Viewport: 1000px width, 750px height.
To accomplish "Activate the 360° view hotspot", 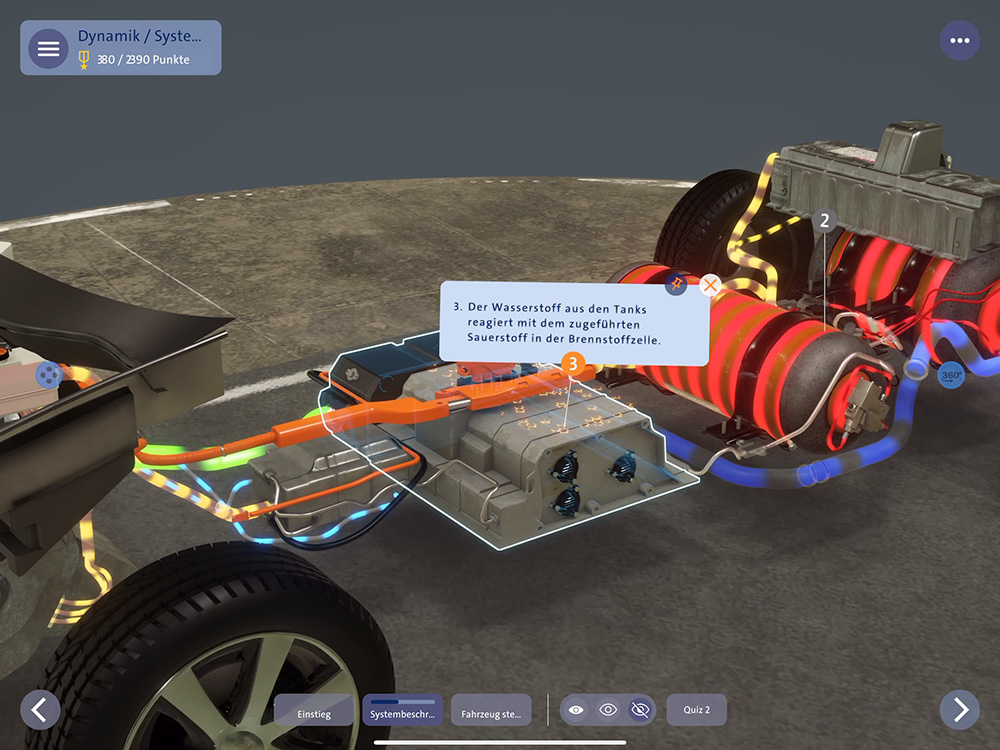I will (x=951, y=376).
